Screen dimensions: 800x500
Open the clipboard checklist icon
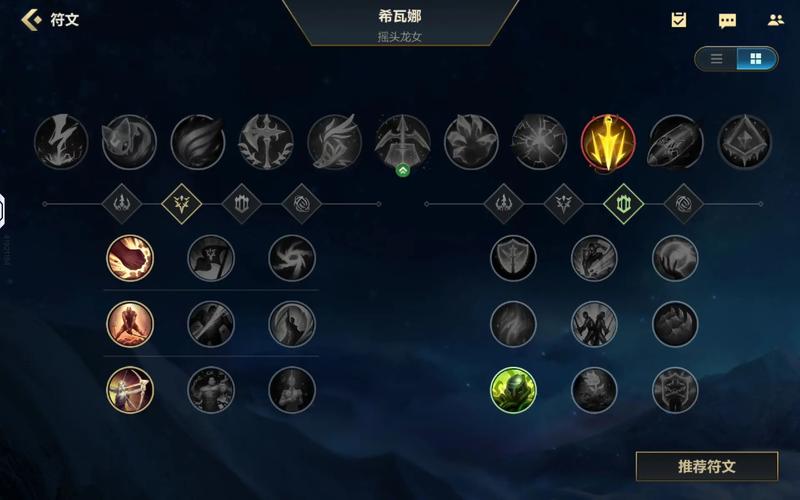(679, 20)
